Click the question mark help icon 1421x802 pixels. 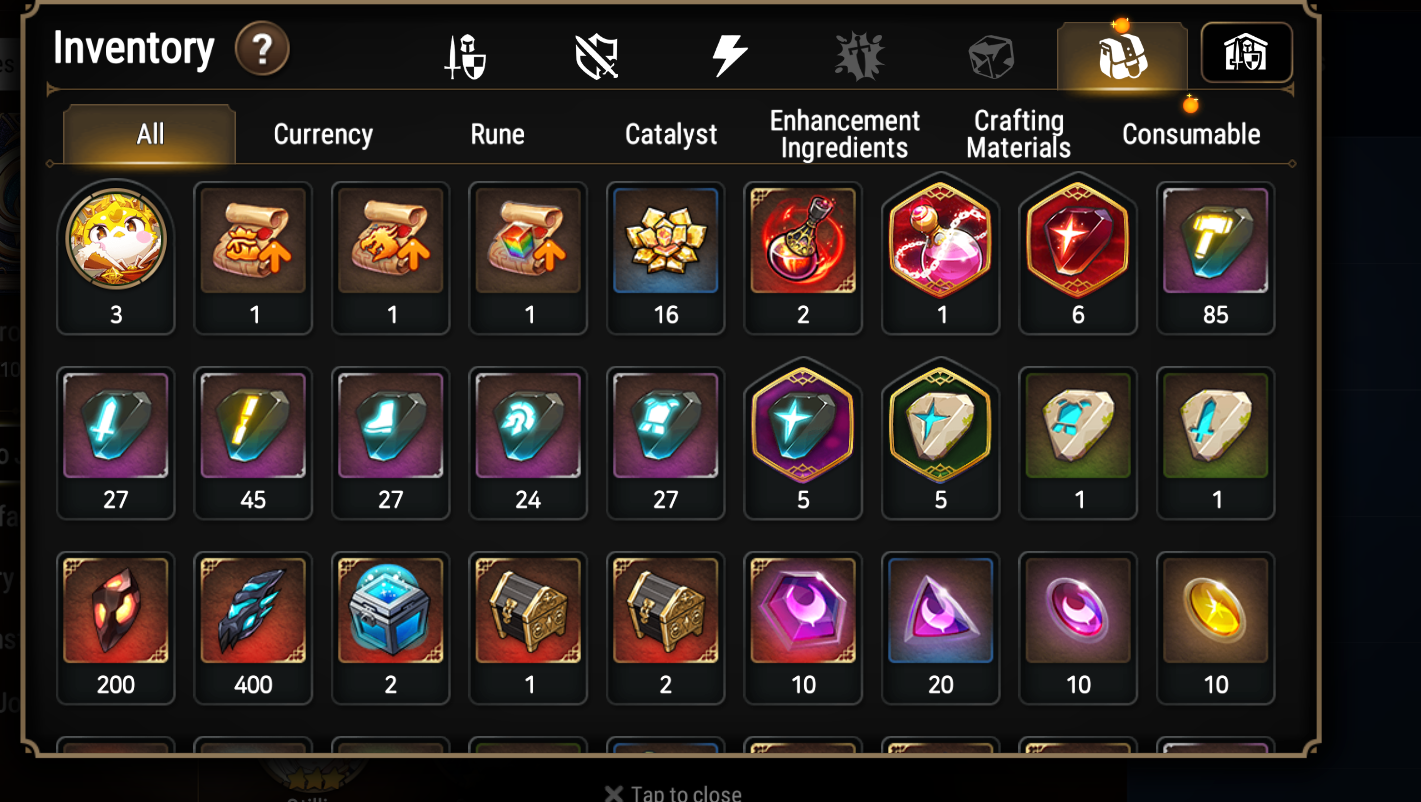click(261, 47)
